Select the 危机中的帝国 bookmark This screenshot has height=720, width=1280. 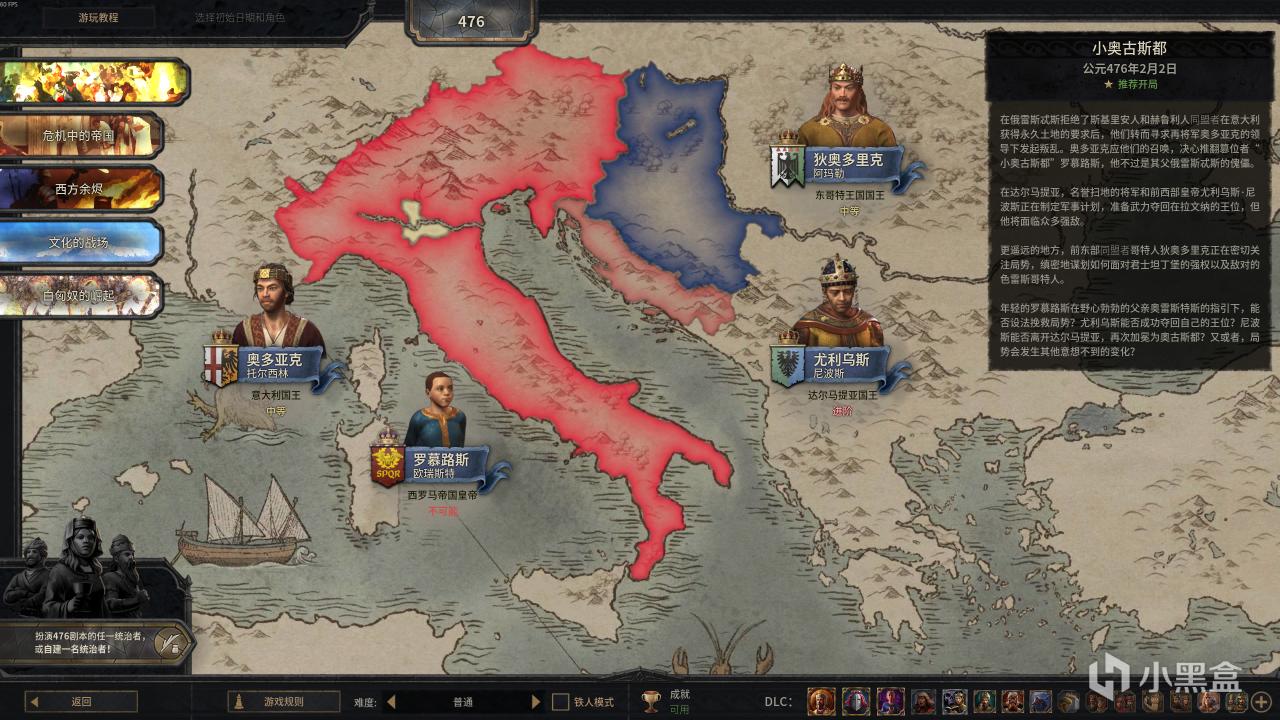coord(80,135)
